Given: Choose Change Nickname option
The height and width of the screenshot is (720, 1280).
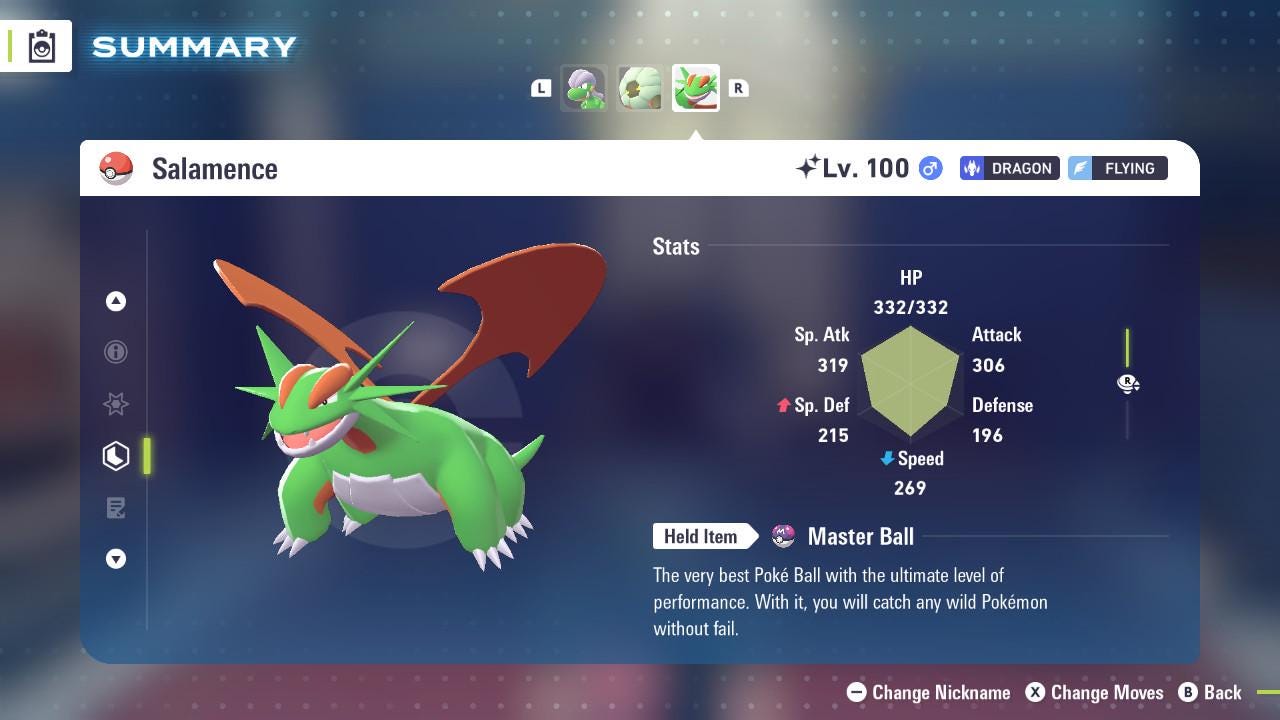Looking at the screenshot, I should 928,692.
